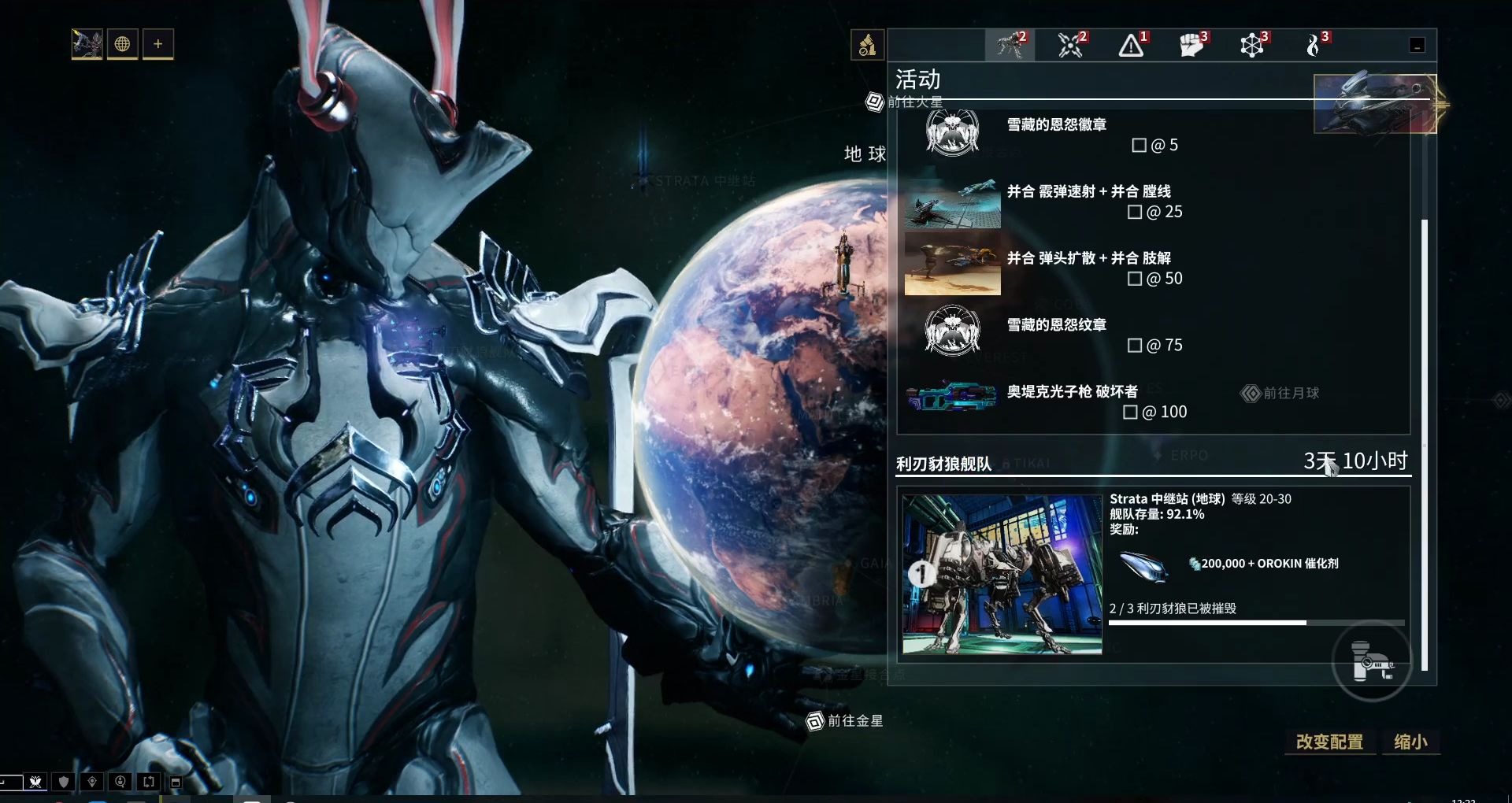This screenshot has width=1512, height=803.
Task: Click the 前往月球 navigation link
Action: (x=1281, y=393)
